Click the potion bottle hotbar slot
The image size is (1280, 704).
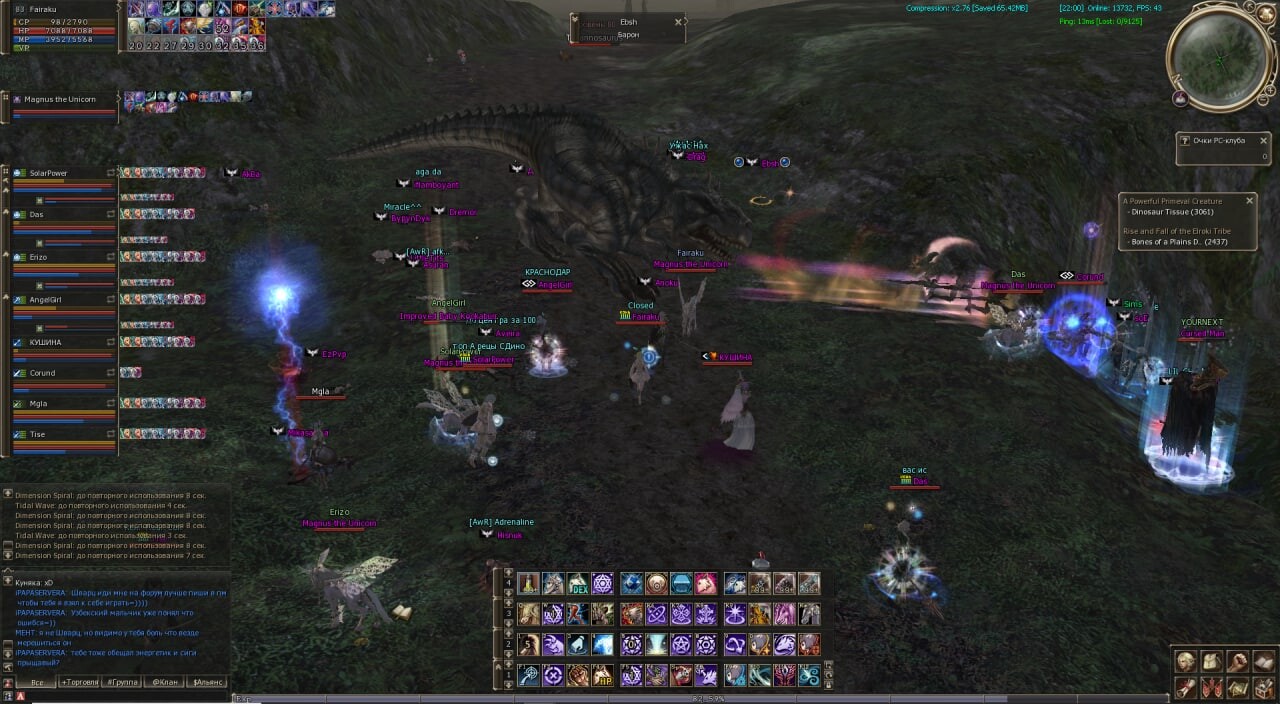[528, 584]
